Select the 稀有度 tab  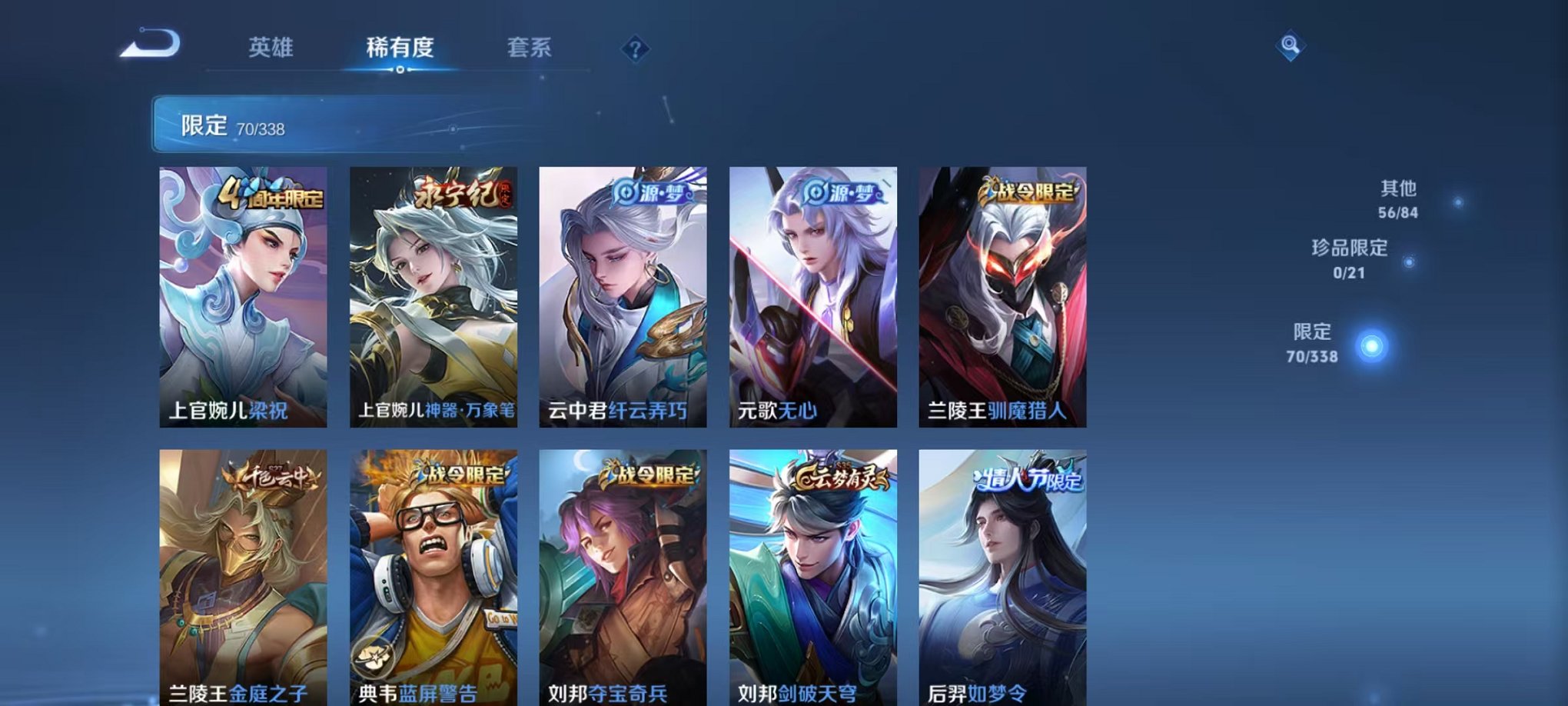click(399, 48)
